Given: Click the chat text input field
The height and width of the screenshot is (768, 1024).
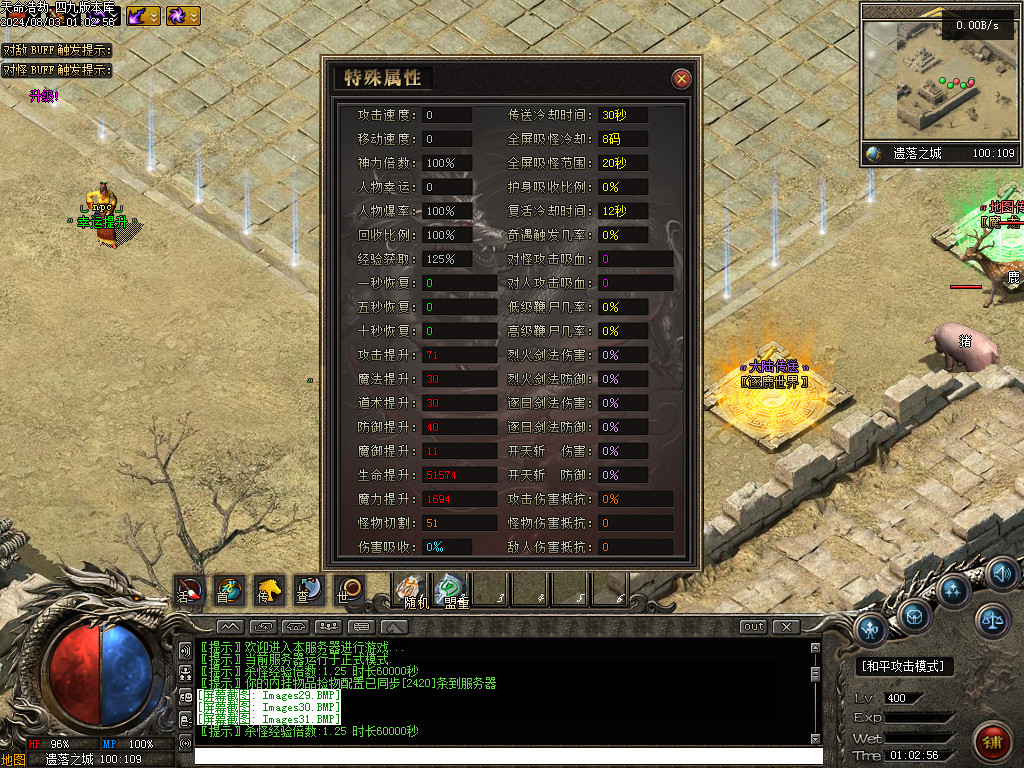Looking at the screenshot, I should 500,756.
